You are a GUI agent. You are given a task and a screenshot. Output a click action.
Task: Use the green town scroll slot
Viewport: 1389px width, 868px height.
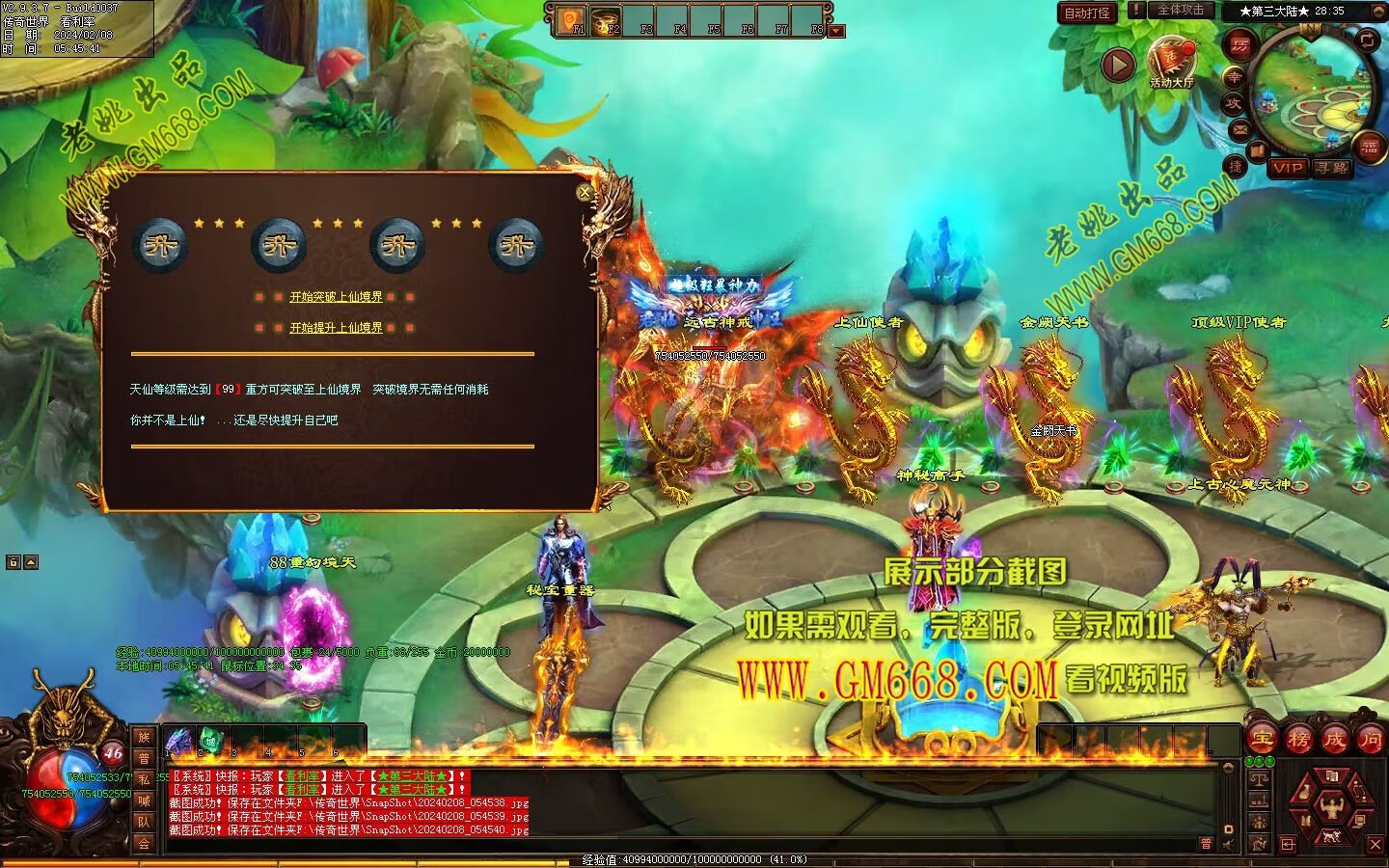pyautogui.click(x=210, y=742)
